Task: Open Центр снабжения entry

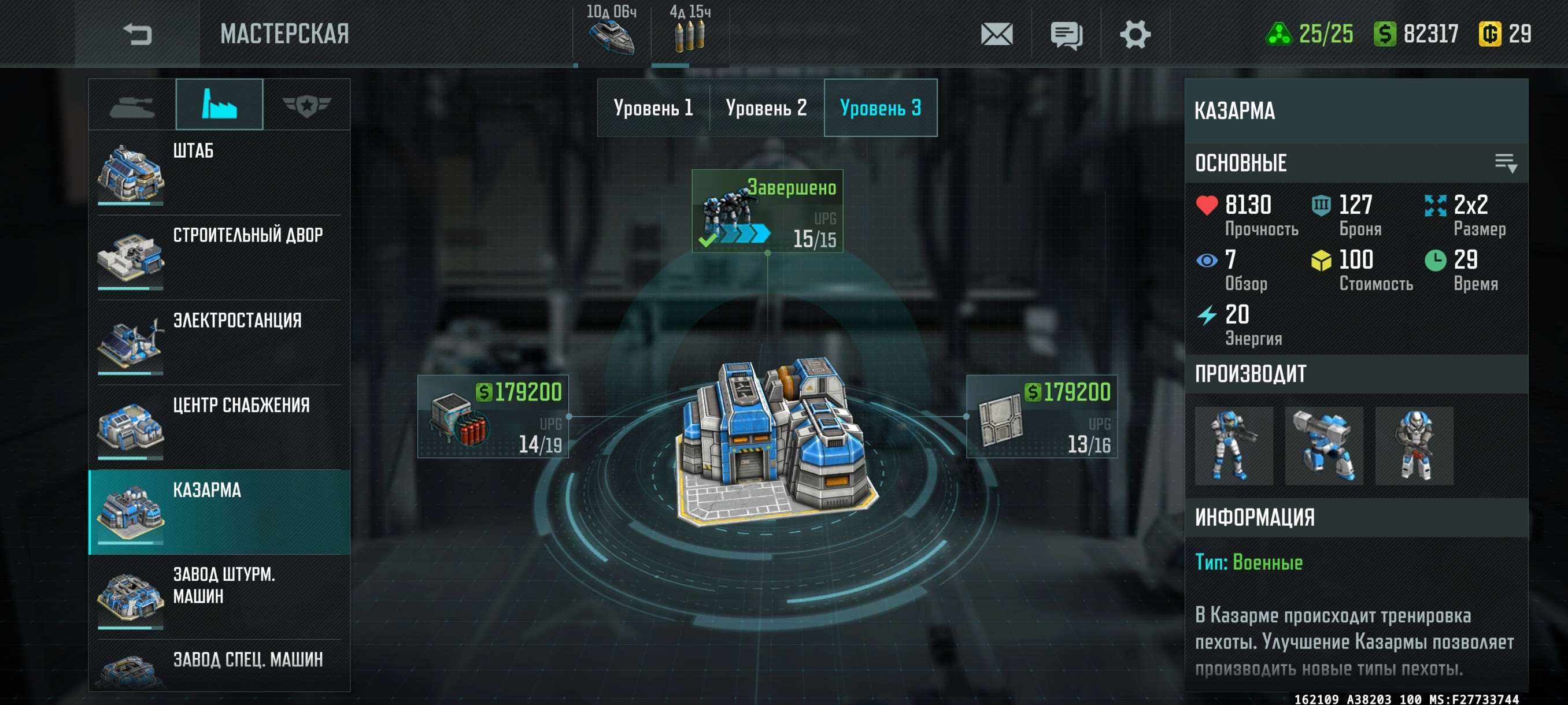Action: (x=219, y=427)
